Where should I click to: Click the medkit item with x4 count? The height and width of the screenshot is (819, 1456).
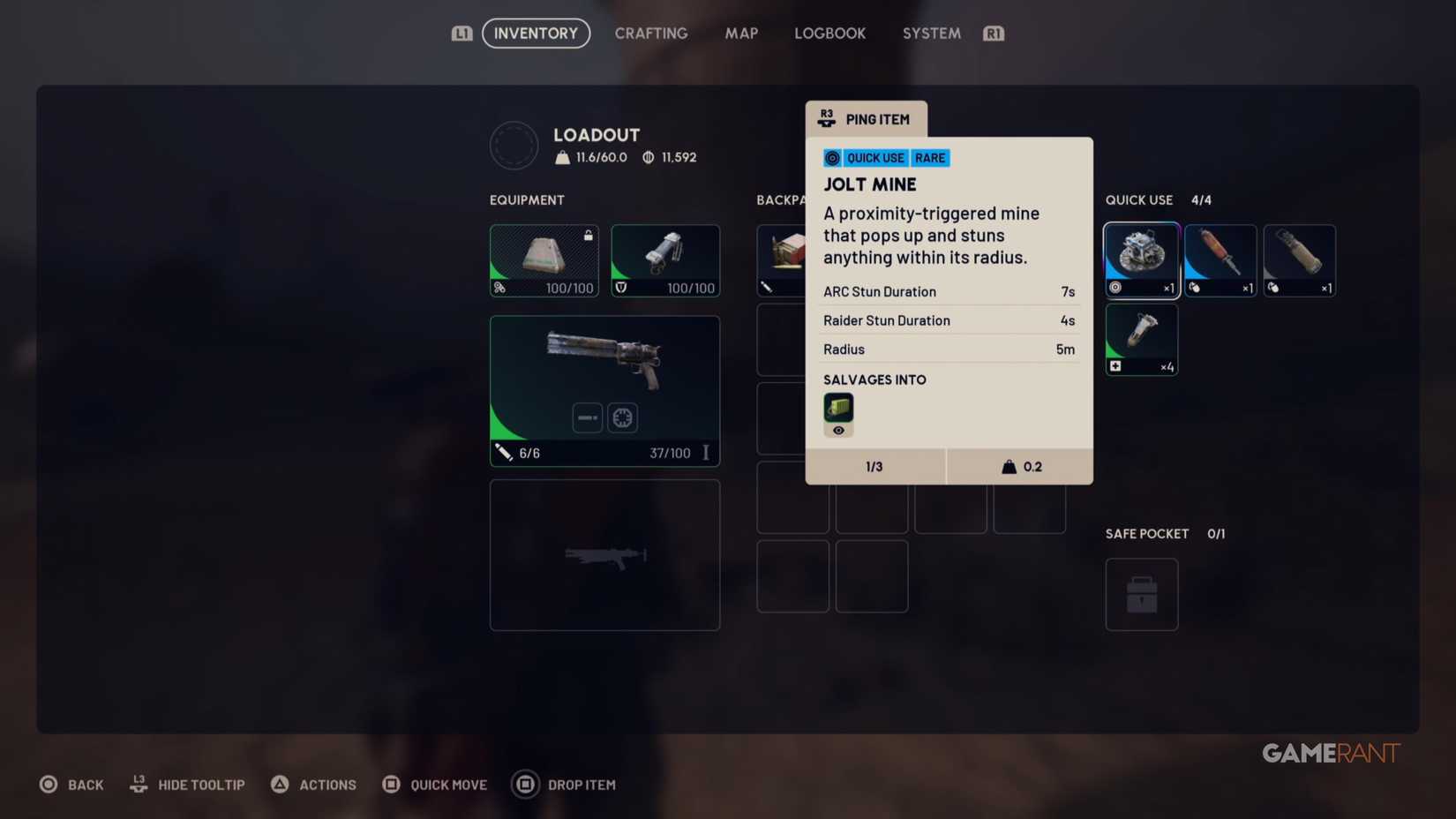1141,338
